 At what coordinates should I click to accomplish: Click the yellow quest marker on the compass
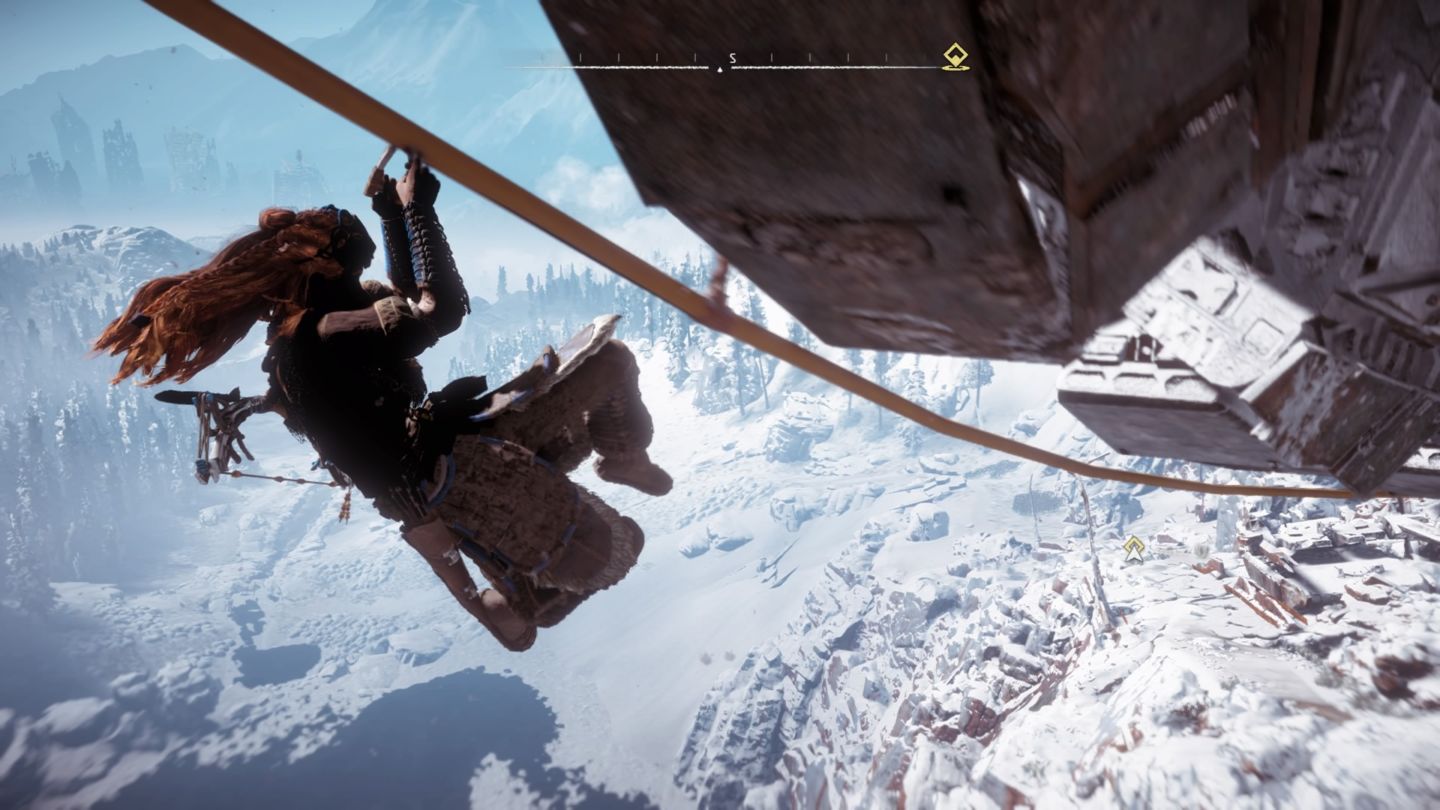pos(955,56)
